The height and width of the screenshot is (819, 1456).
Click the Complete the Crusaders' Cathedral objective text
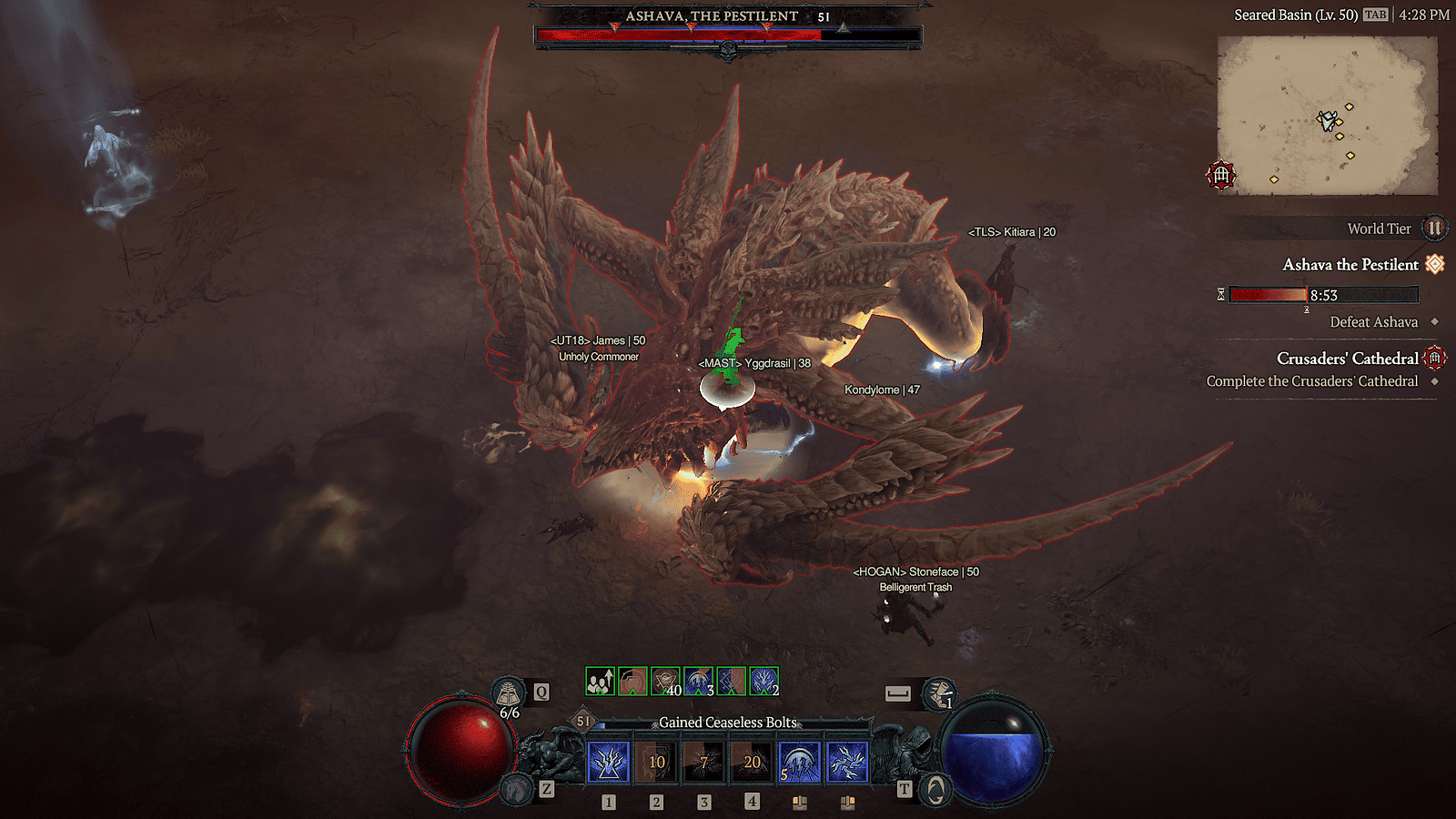point(1312,381)
